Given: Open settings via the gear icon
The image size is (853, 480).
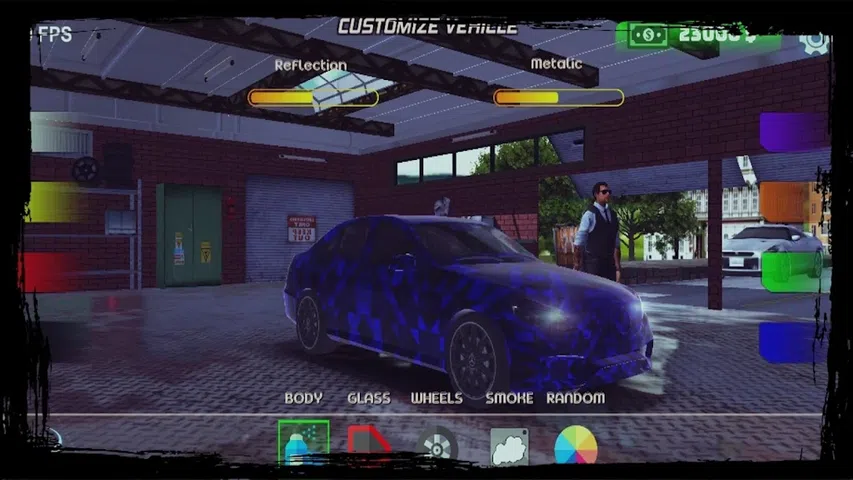Looking at the screenshot, I should tap(814, 41).
